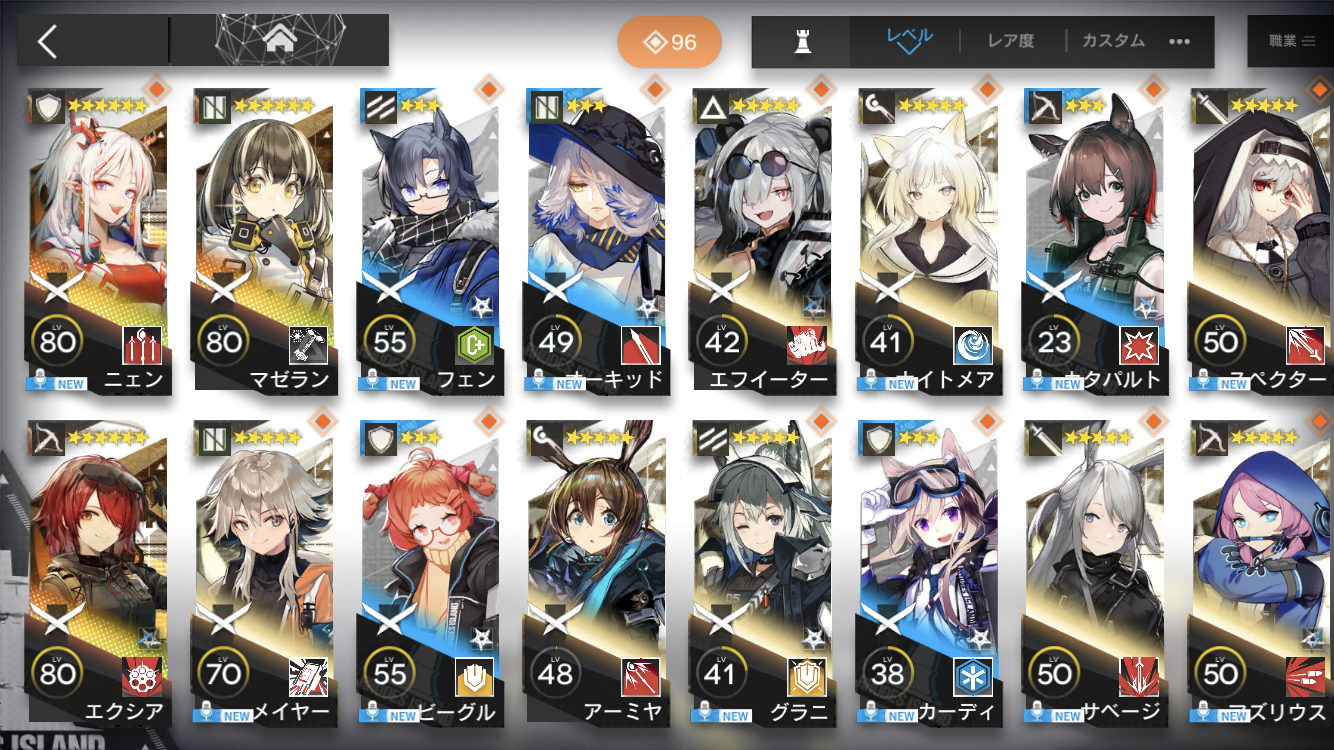The image size is (1334, 750).
Task: Pick the グラニ operator card
Action: [x=762, y=570]
